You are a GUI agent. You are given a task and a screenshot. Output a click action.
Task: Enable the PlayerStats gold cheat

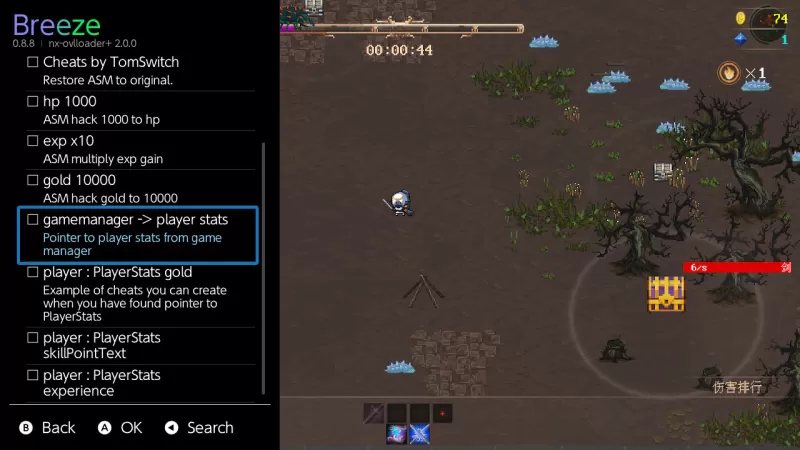(32, 272)
